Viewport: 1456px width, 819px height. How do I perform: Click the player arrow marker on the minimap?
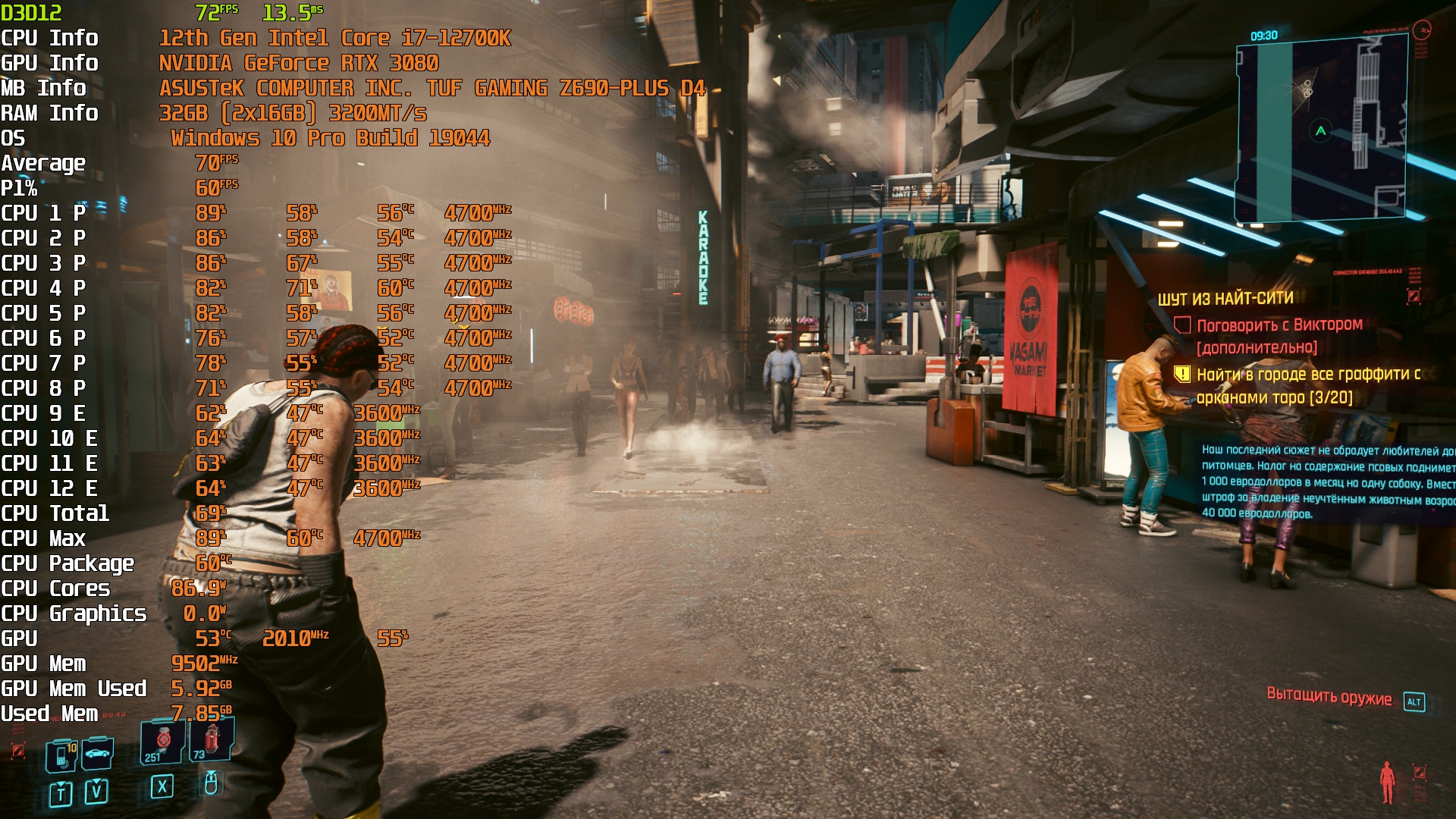tap(1320, 131)
